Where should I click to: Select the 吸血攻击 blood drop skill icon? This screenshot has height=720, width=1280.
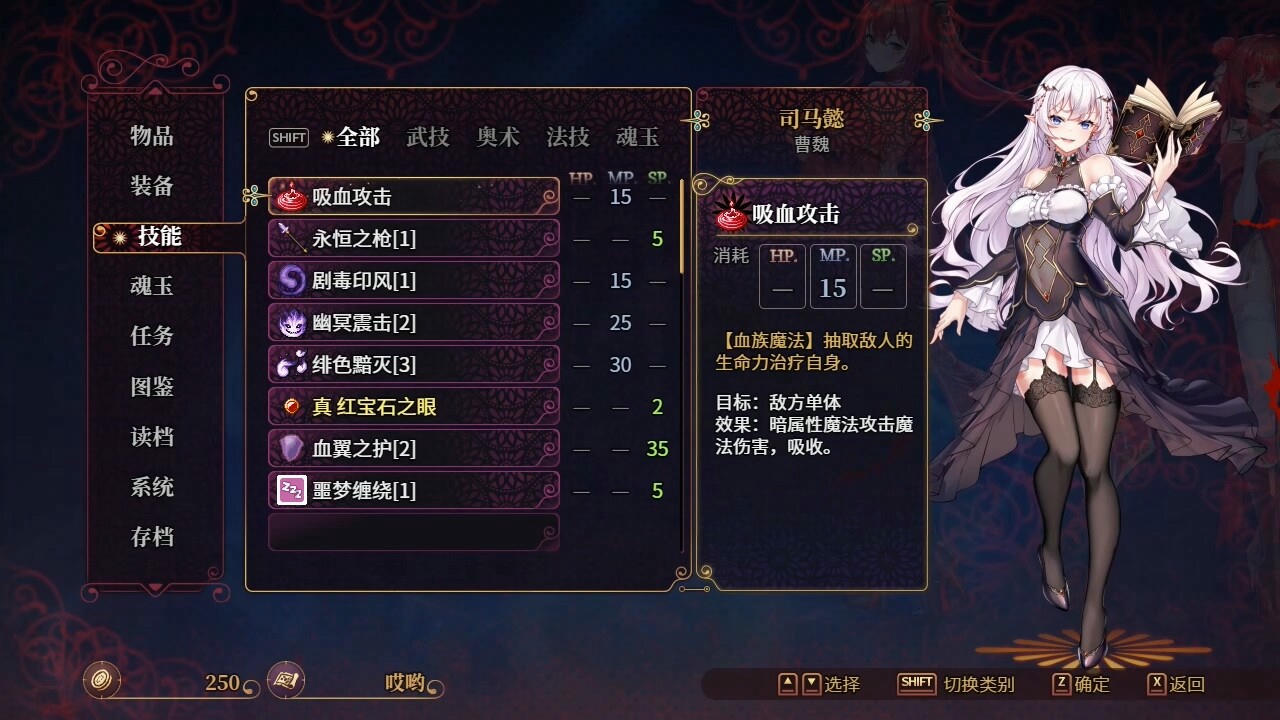coord(290,196)
